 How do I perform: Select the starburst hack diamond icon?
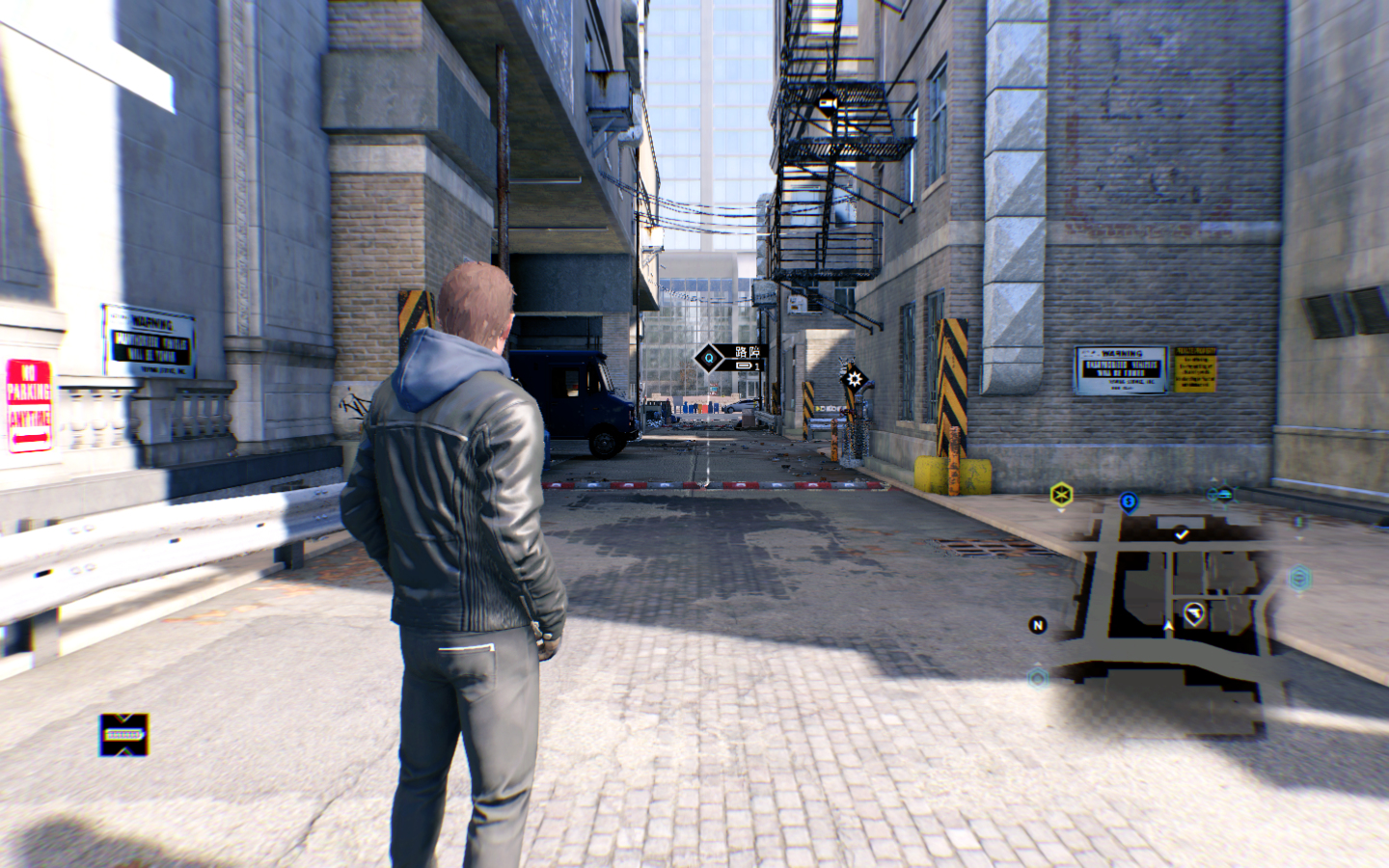pos(853,378)
